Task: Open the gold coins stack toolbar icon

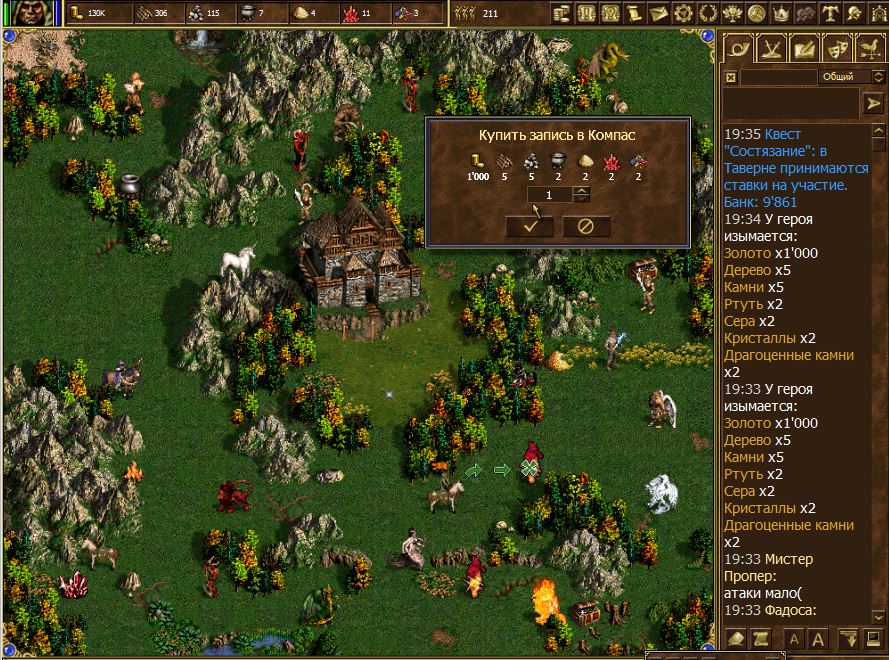Action: [560, 14]
